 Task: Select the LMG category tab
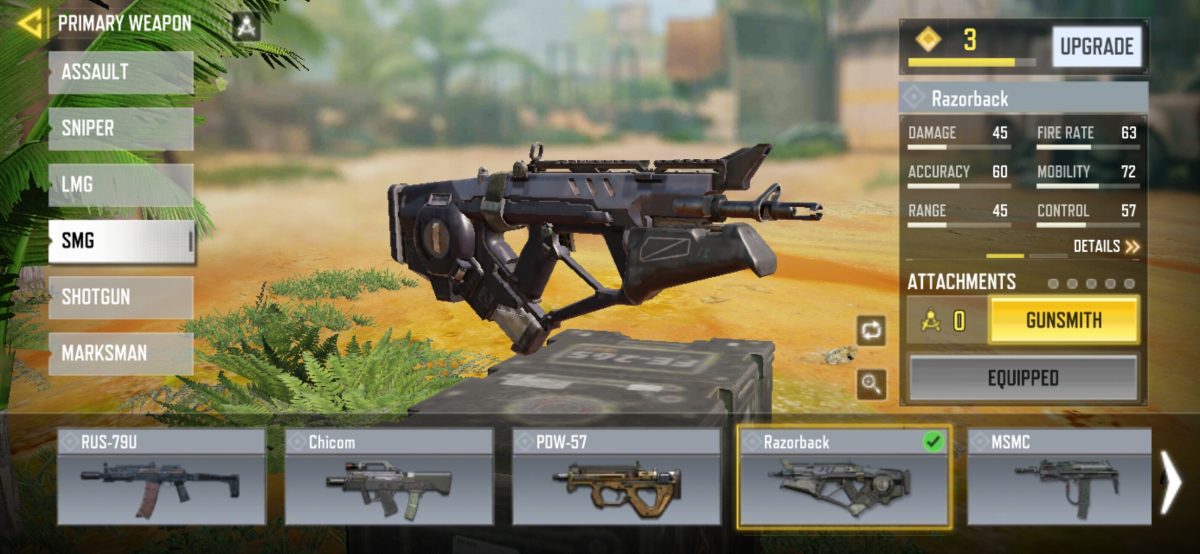tap(121, 185)
